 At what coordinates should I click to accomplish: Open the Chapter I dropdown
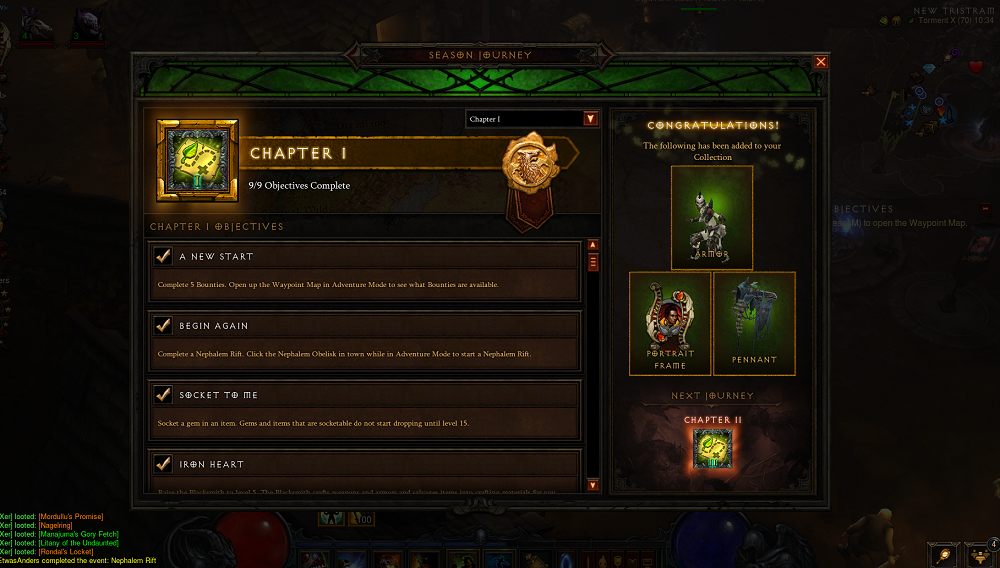tap(590, 119)
